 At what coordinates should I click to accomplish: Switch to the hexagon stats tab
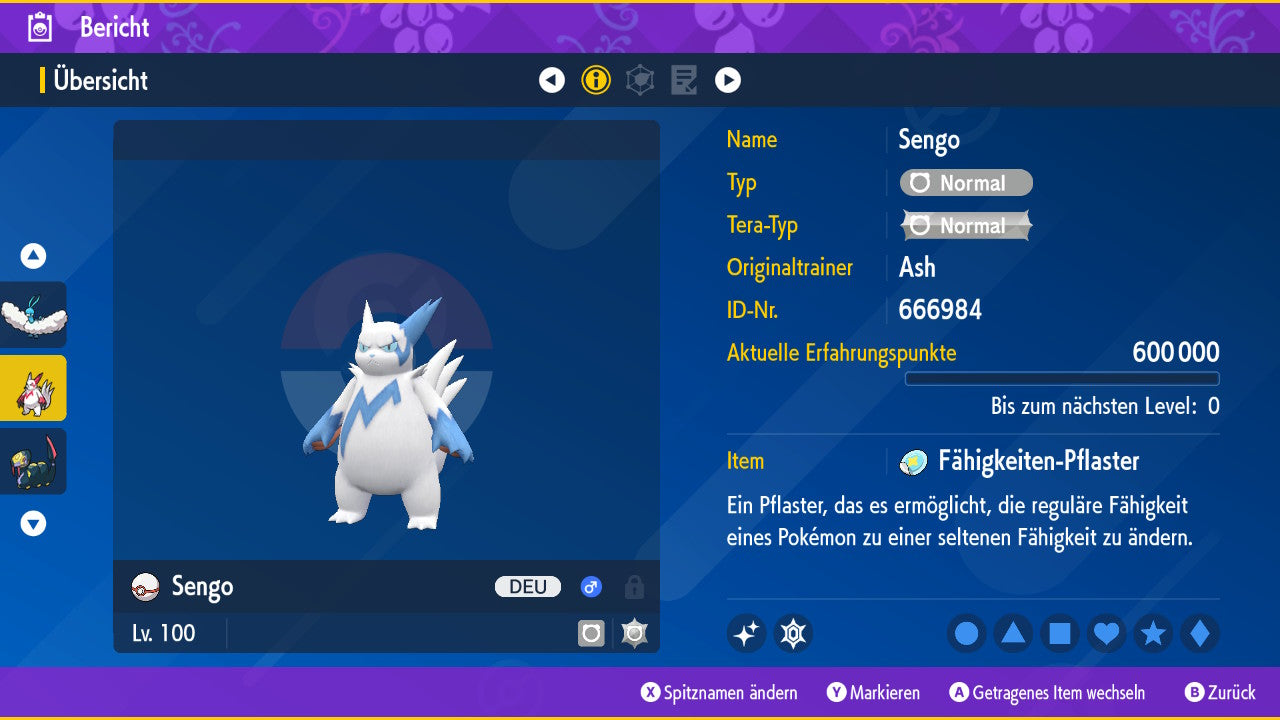coord(640,80)
